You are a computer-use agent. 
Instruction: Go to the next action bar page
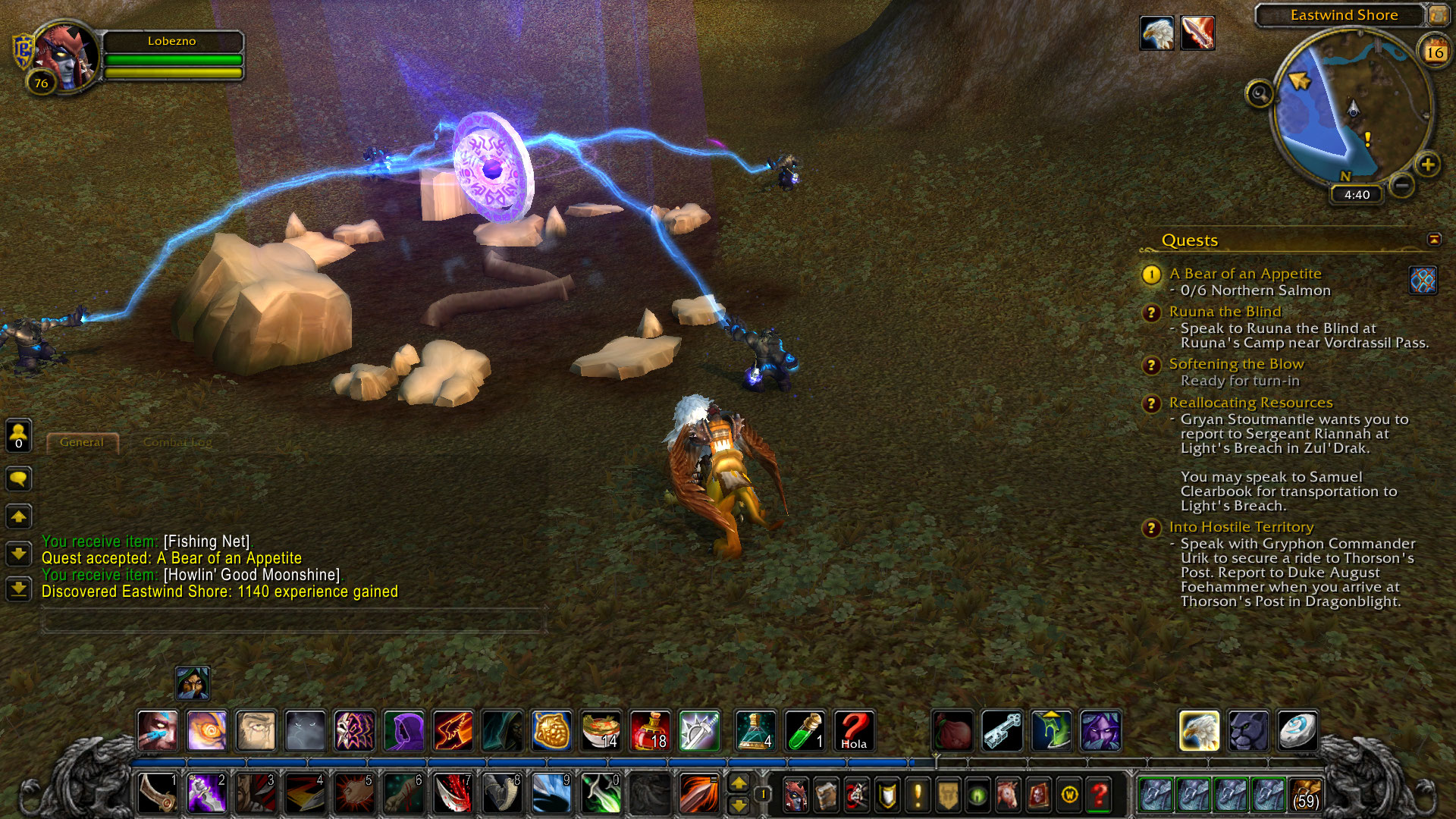(x=739, y=783)
